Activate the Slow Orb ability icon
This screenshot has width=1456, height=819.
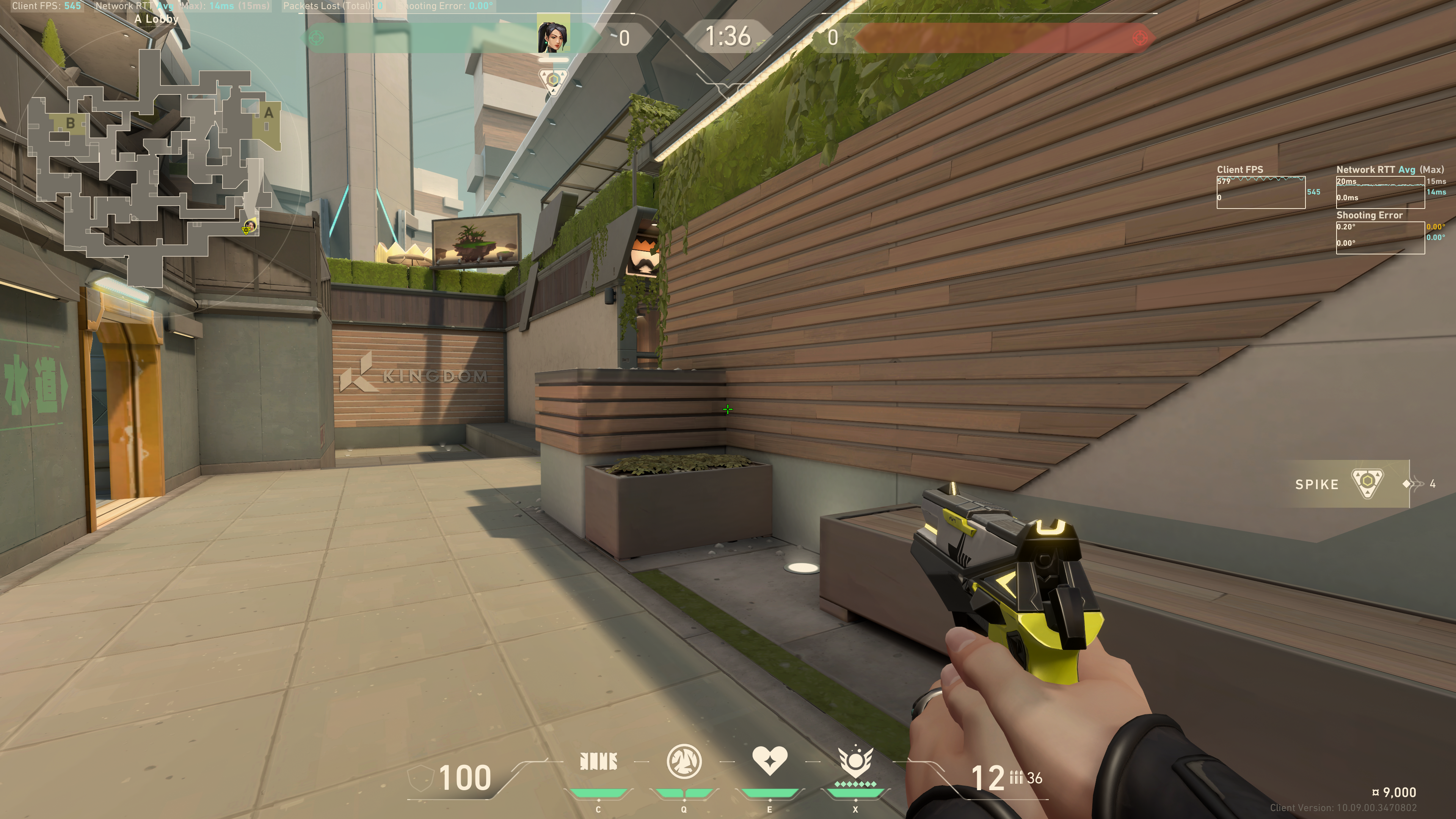684,761
